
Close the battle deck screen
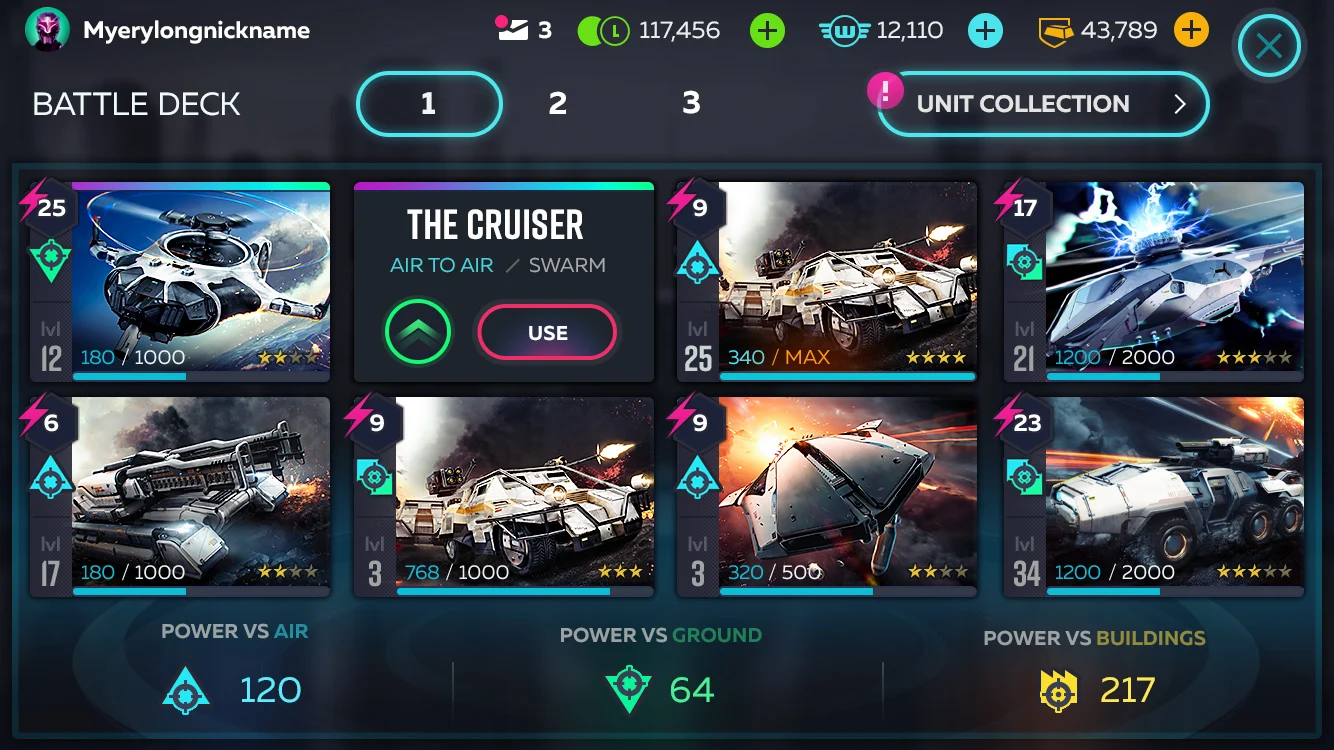[x=1269, y=46]
